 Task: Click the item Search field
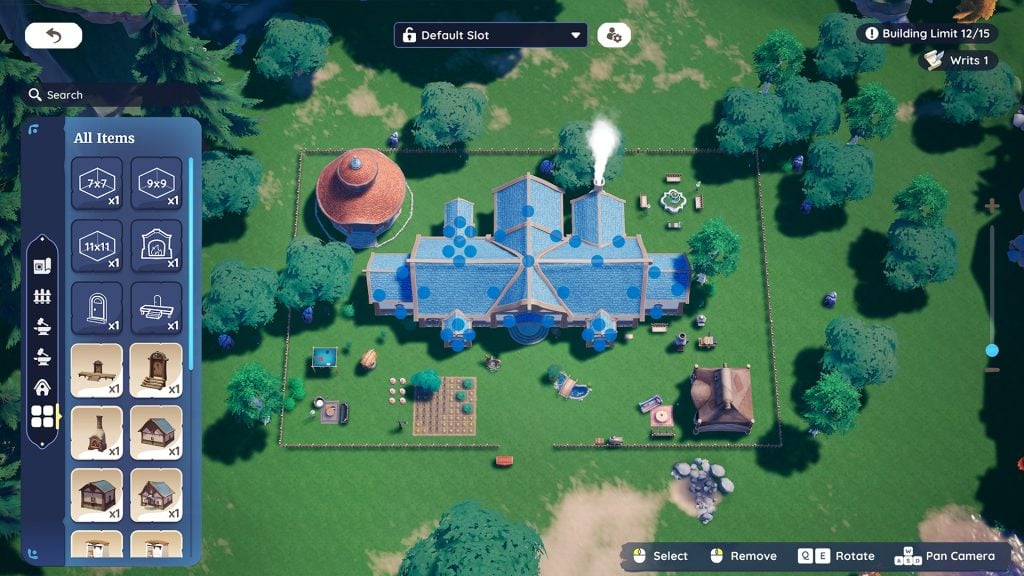pos(110,95)
